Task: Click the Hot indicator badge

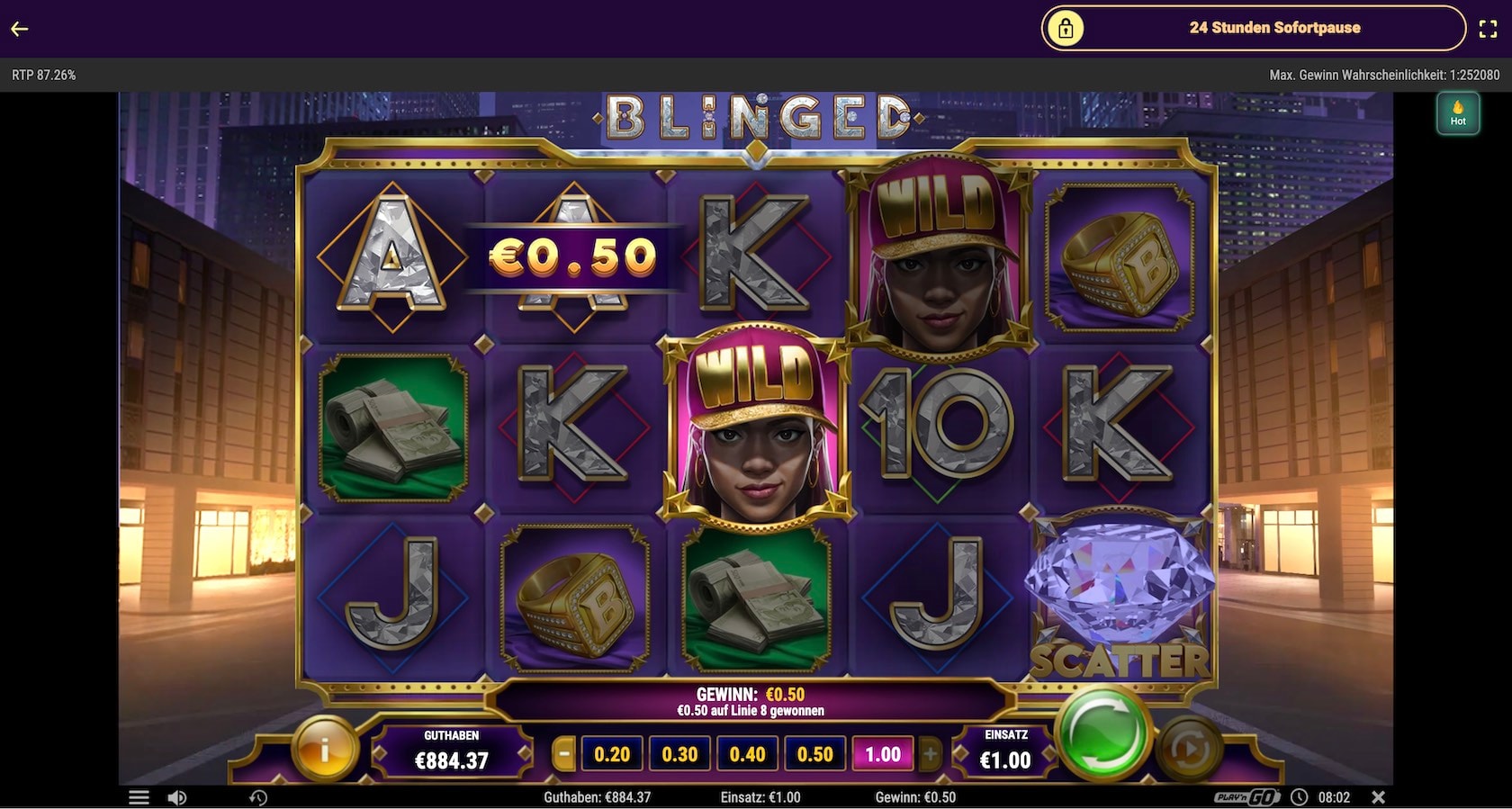Action: coord(1459,112)
